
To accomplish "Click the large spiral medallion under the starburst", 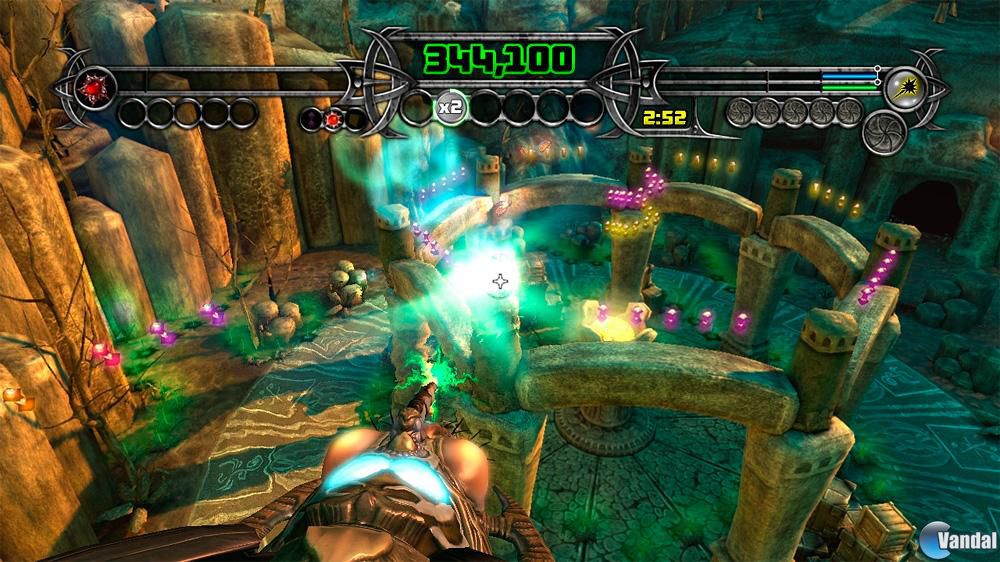I will pos(883,131).
